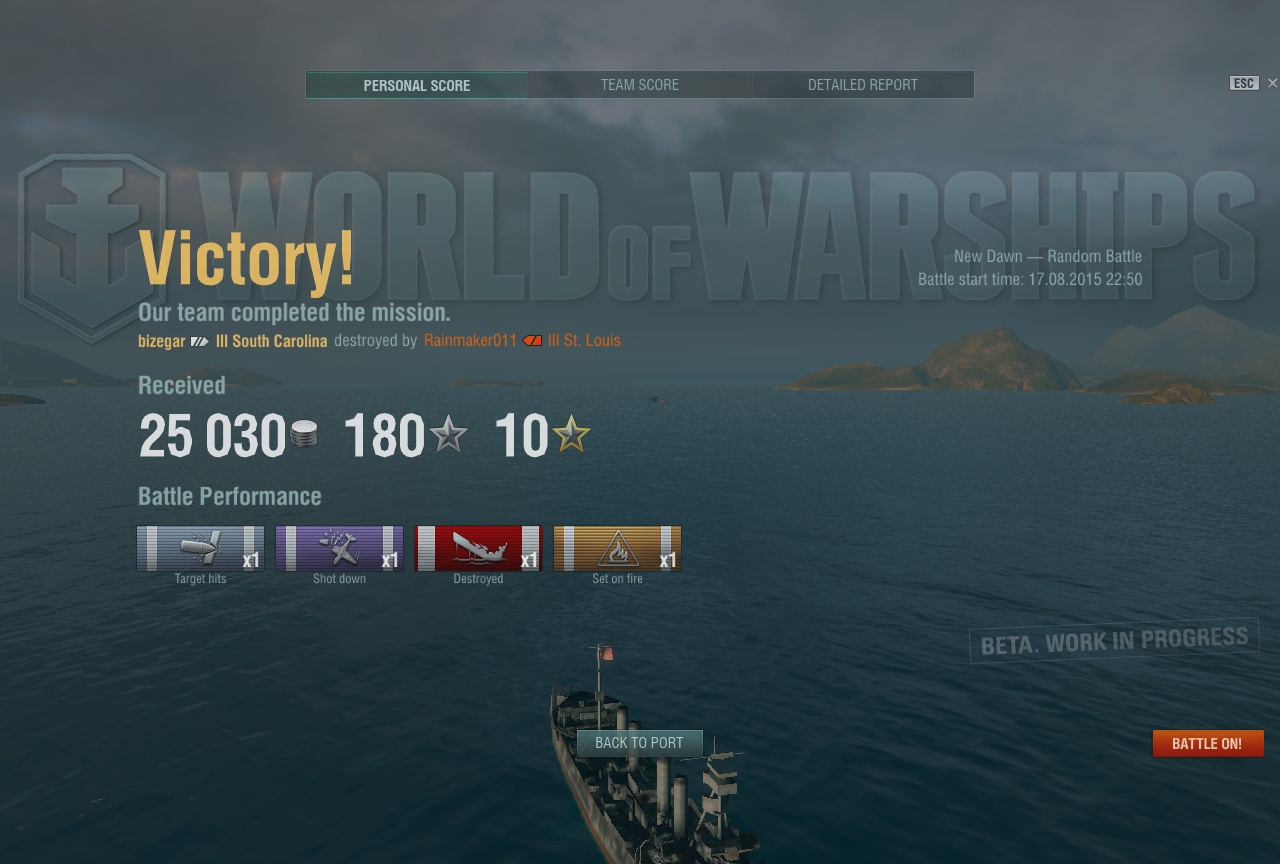The height and width of the screenshot is (864, 1280).
Task: Show the Detailed Report tab
Action: pyautogui.click(x=862, y=85)
